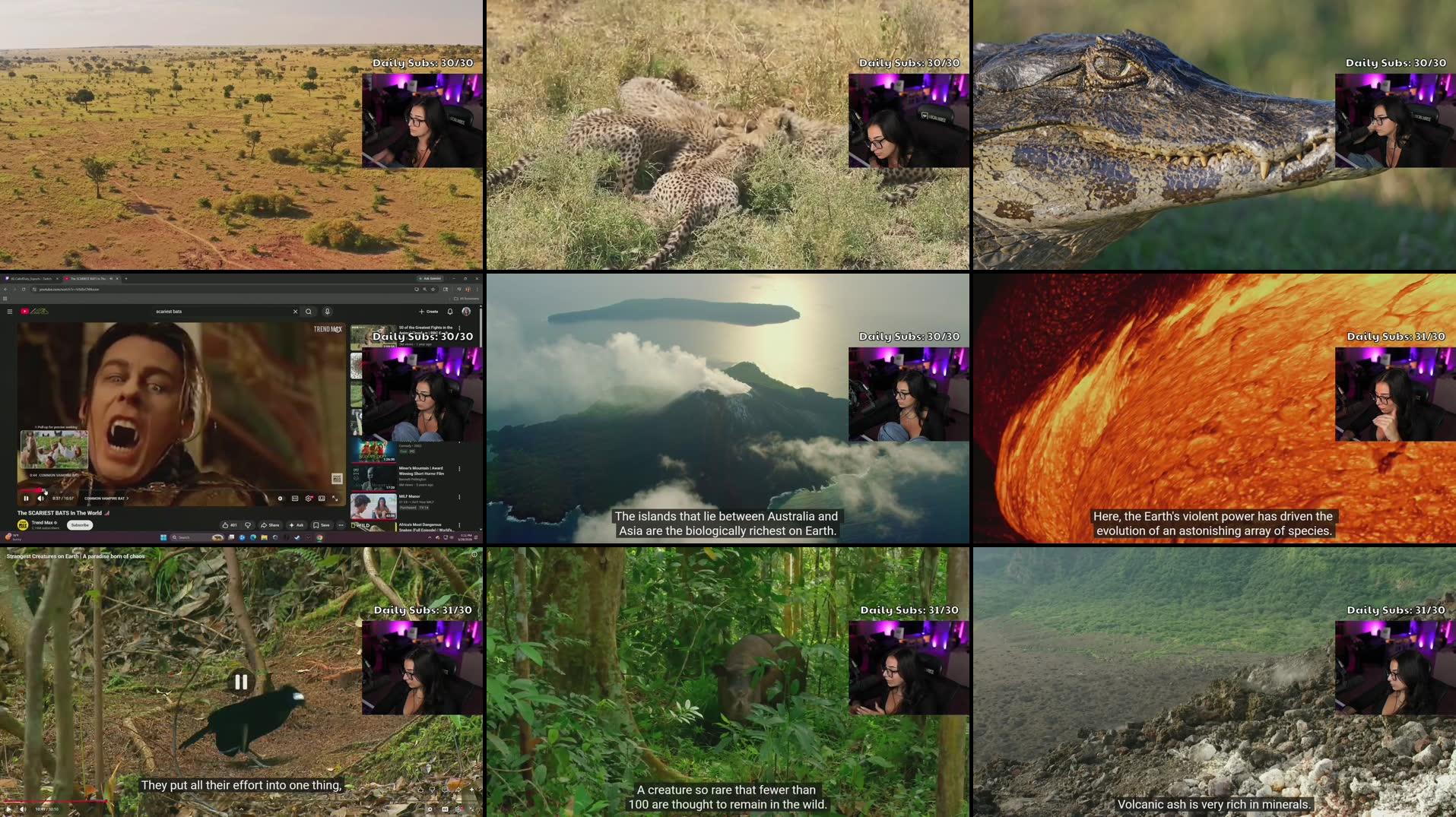Open the three-dot menu on Miner's Mountain video
Screen dimensions: 1456x817
pos(460,469)
